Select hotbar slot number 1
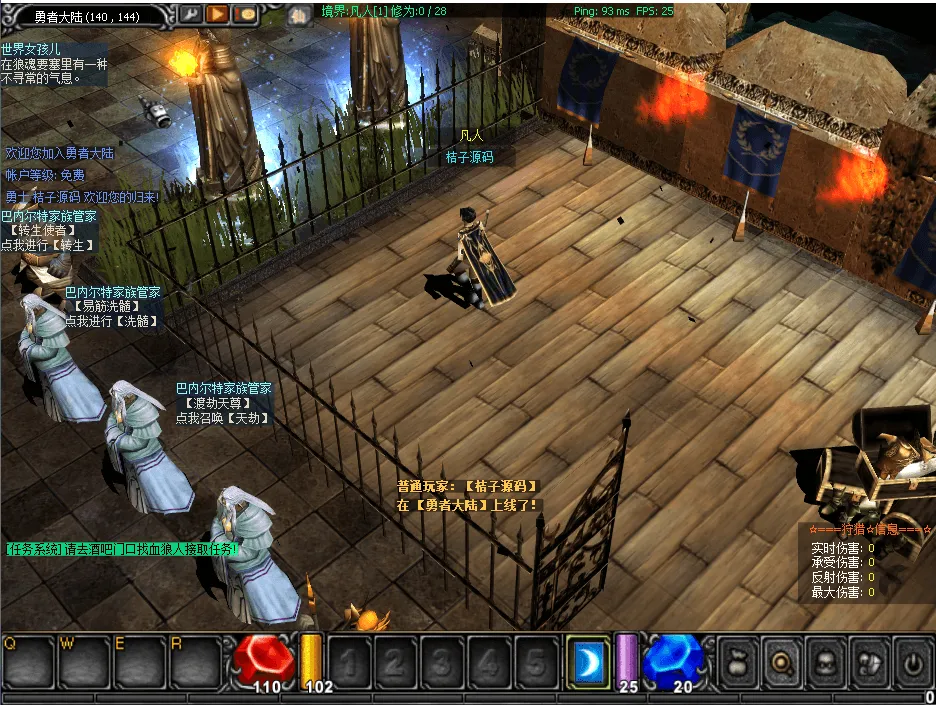The image size is (936, 705). (x=350, y=661)
